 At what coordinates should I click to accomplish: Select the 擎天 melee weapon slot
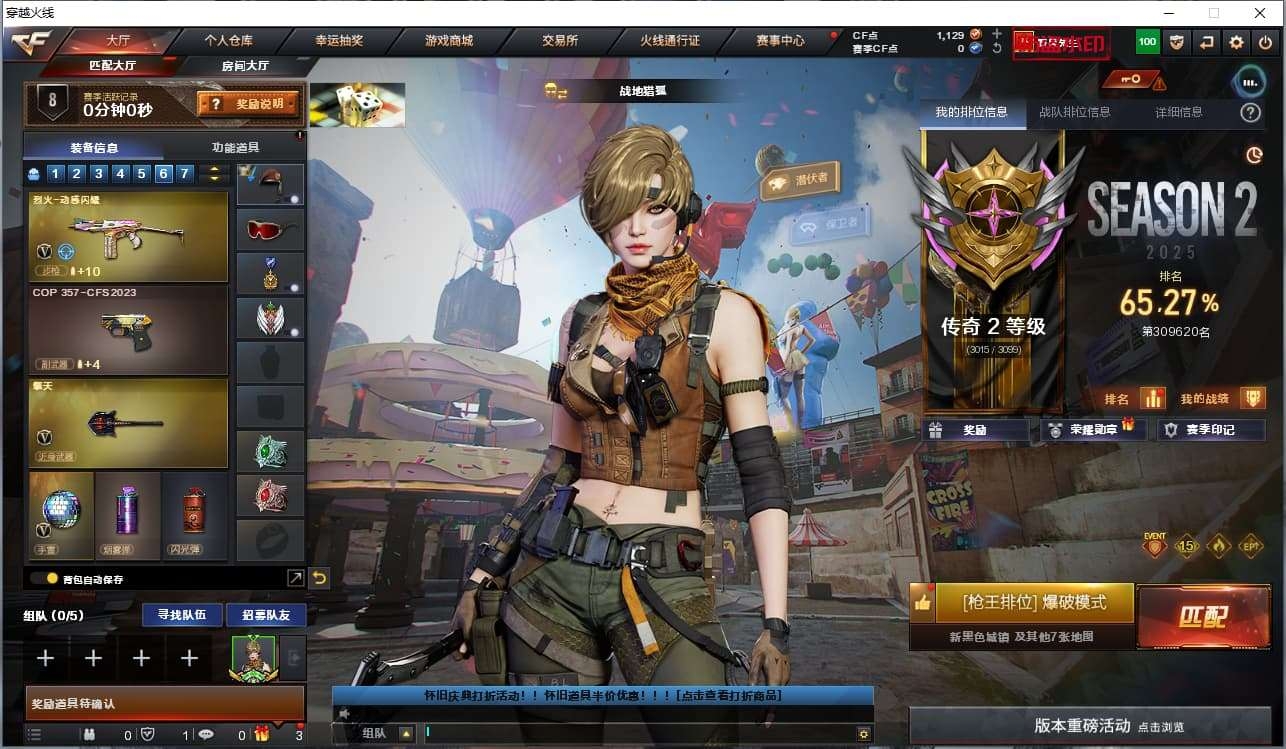pyautogui.click(x=128, y=423)
